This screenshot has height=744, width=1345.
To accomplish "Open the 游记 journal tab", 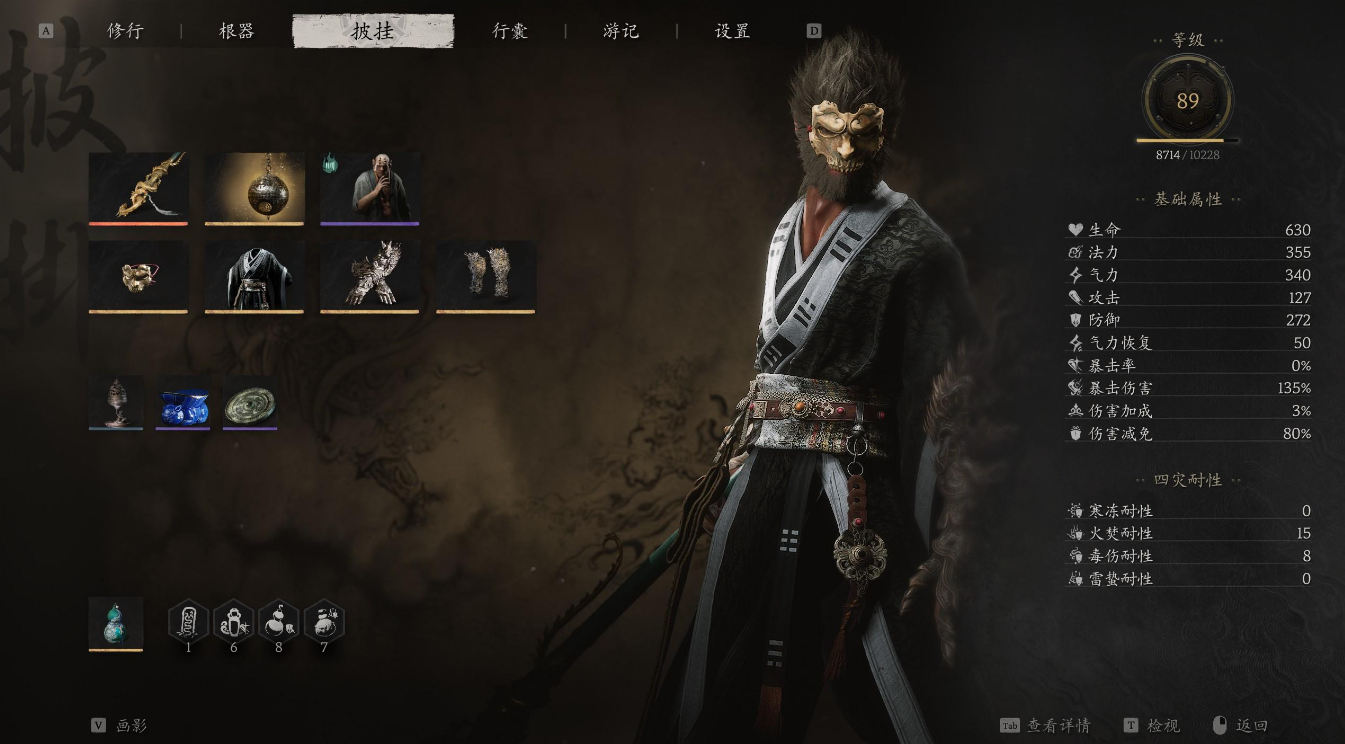I will (x=621, y=31).
